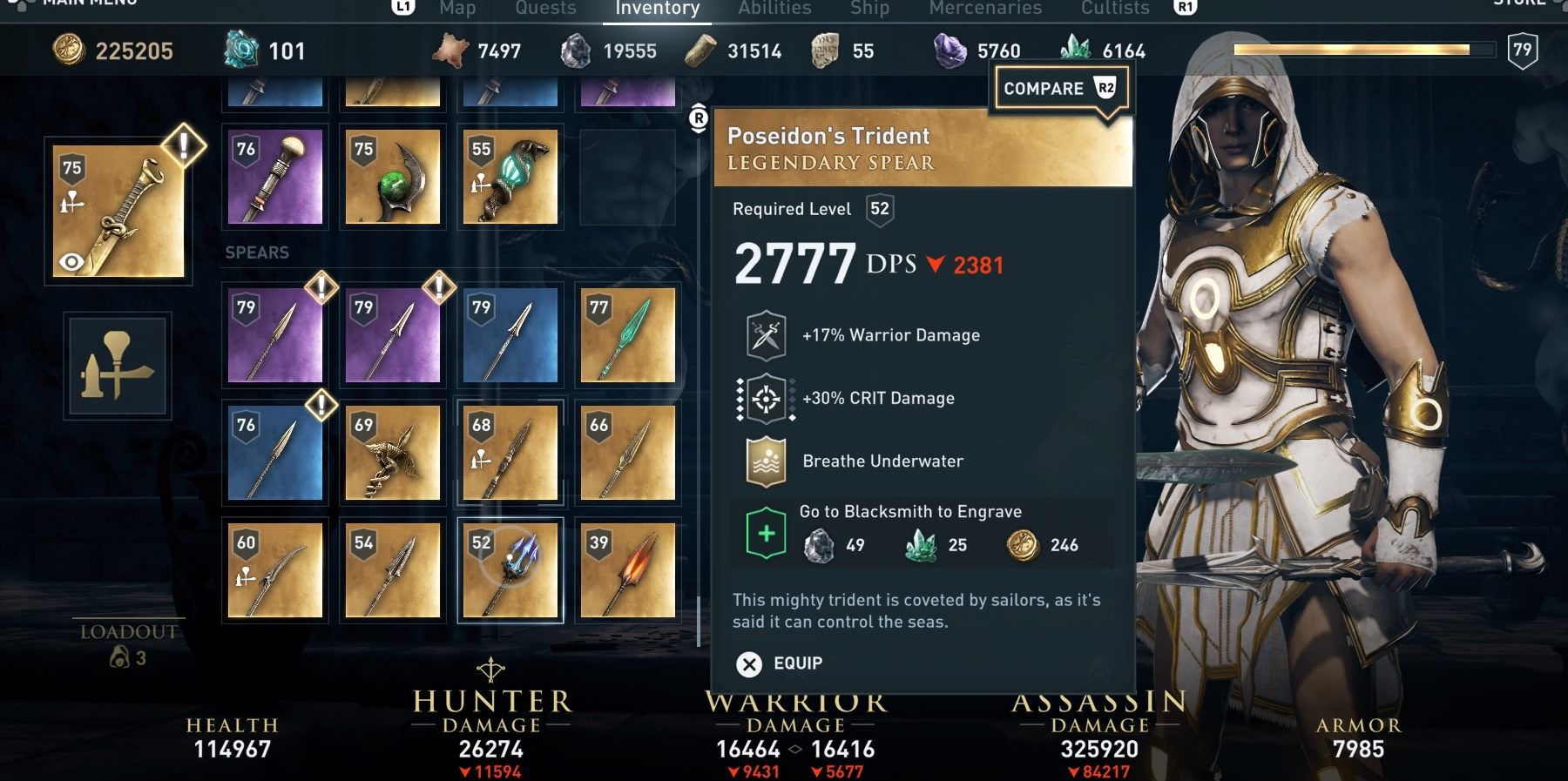Switch to the Abilities tab

coord(774,9)
